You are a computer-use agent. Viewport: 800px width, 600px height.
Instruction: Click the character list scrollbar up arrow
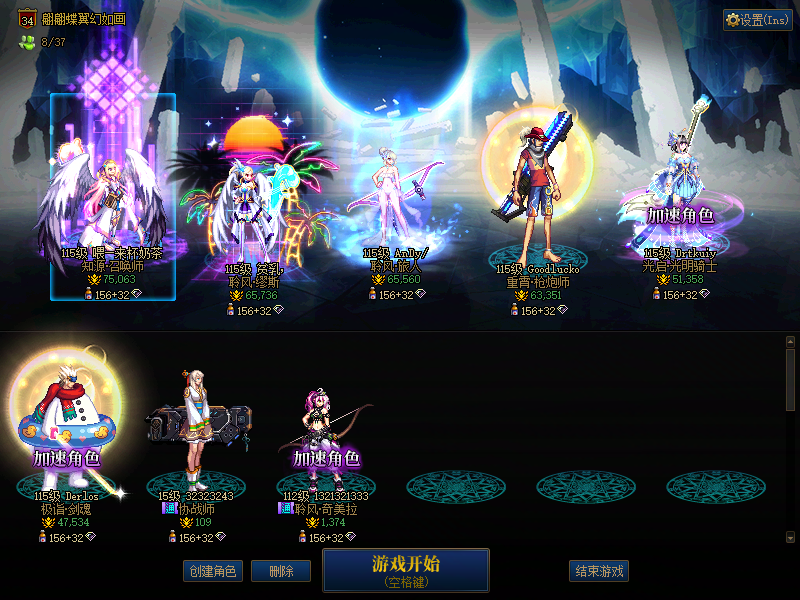(790, 342)
